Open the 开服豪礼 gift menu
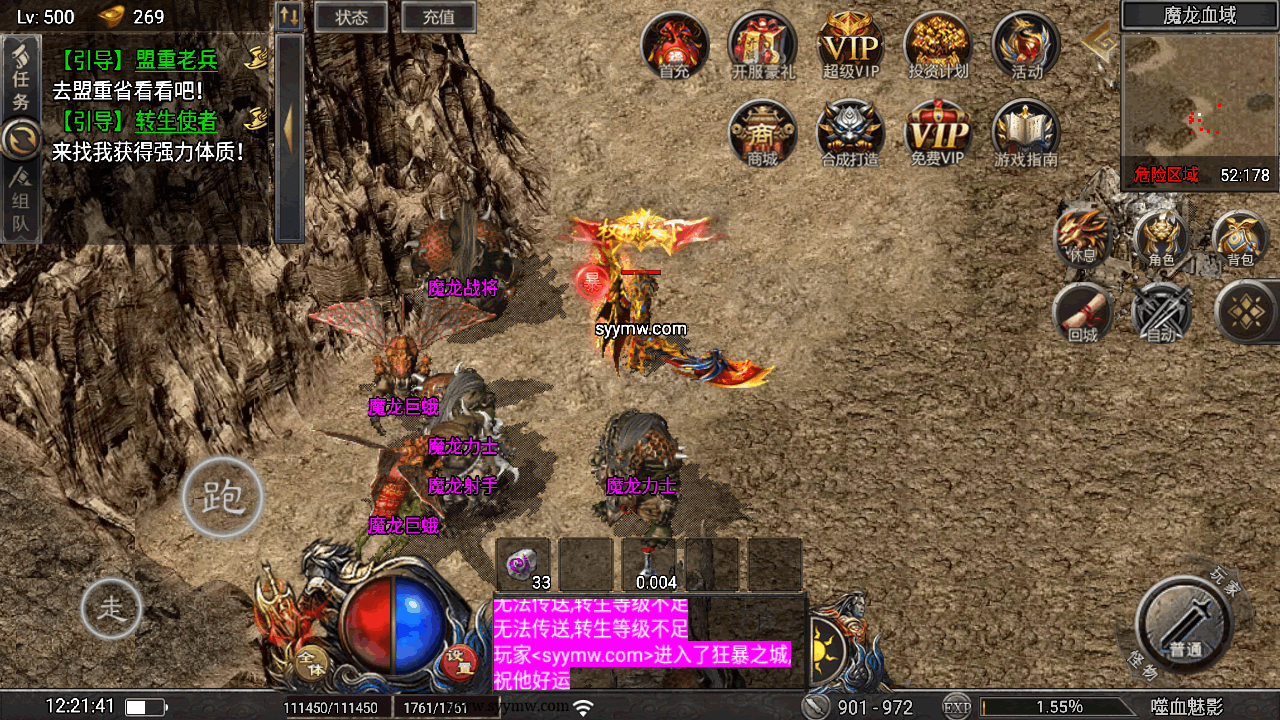The height and width of the screenshot is (720, 1280). click(x=763, y=45)
